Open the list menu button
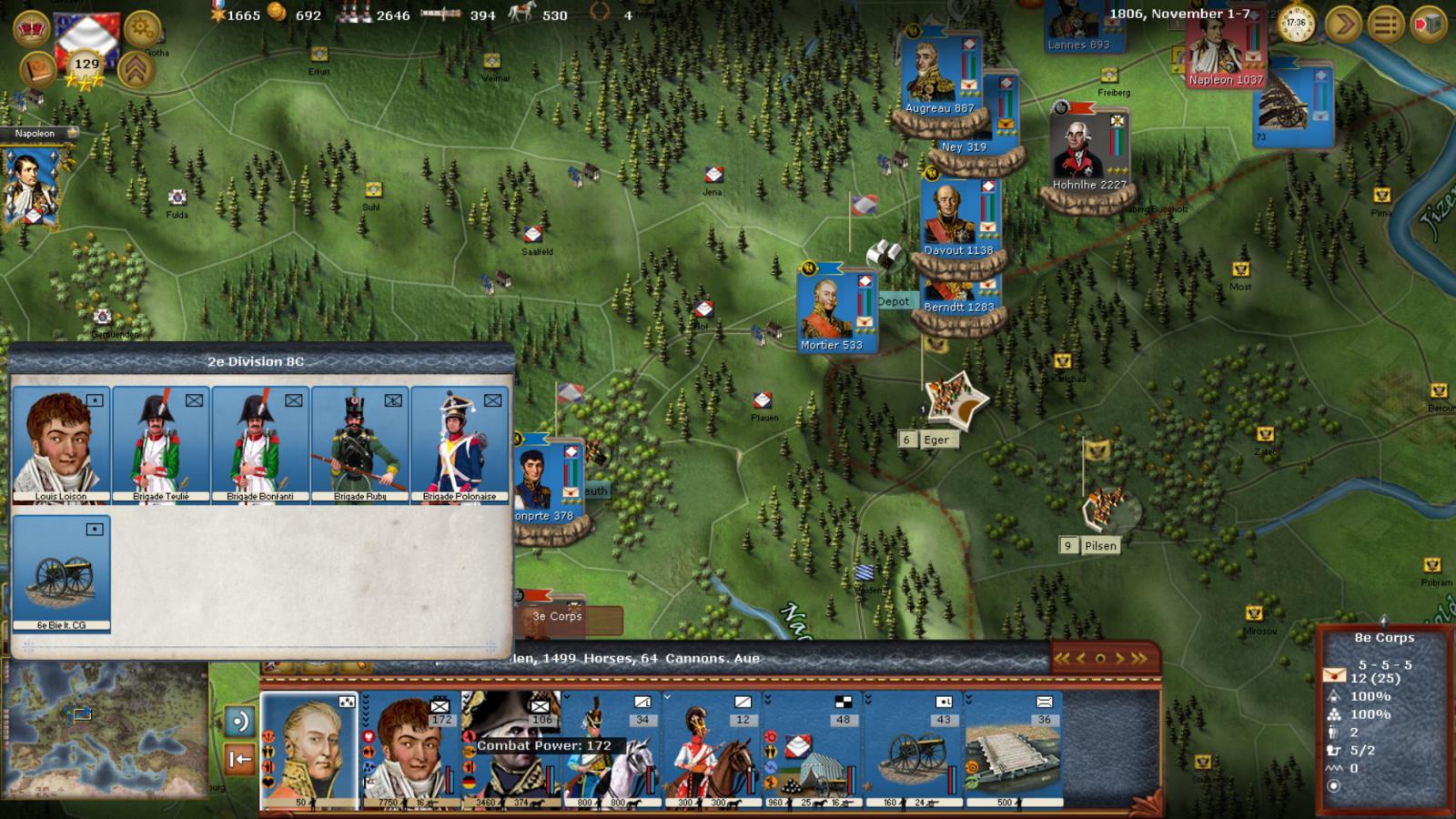This screenshot has width=1456, height=819. coord(1386,25)
